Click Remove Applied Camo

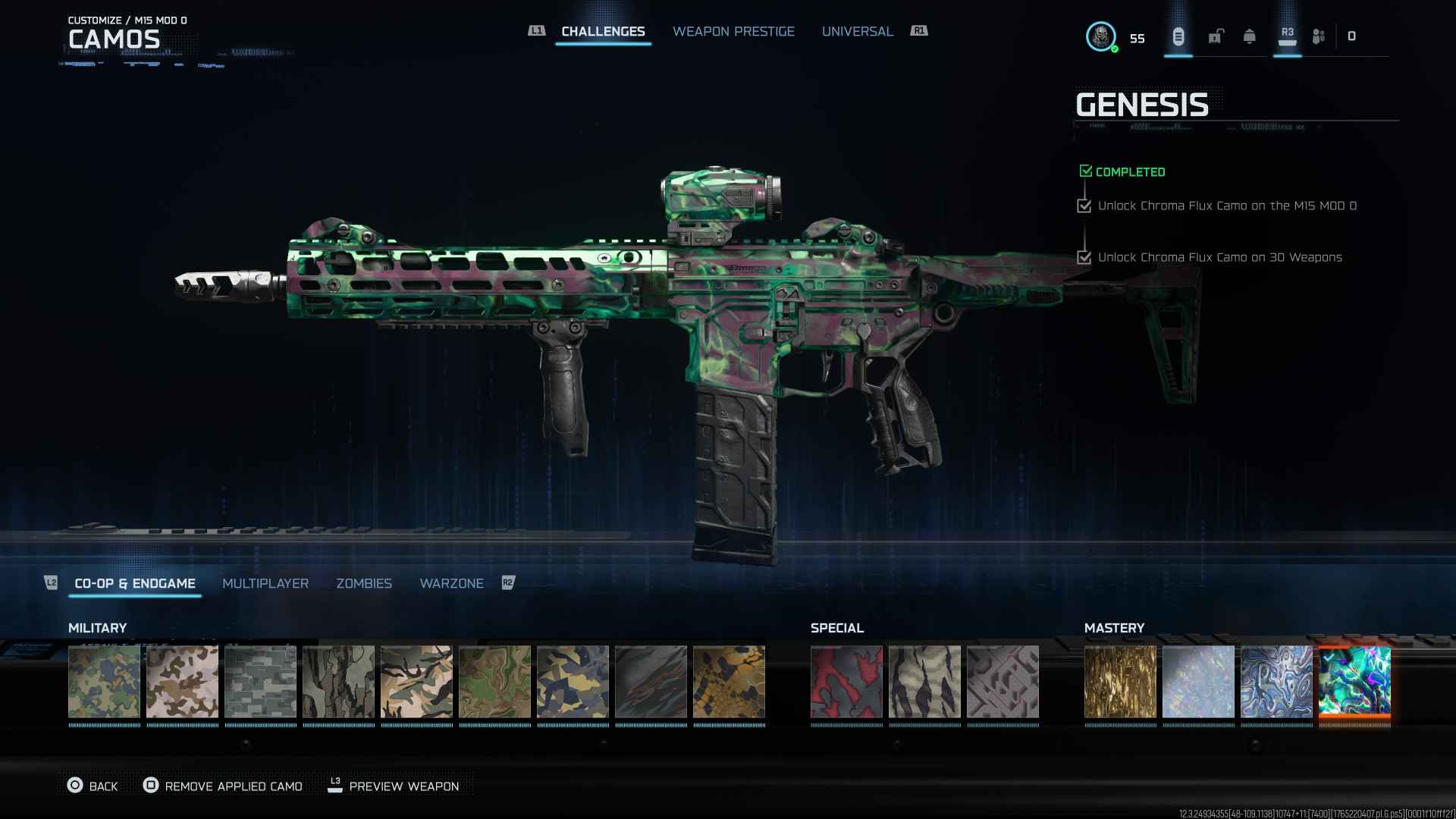click(x=223, y=786)
